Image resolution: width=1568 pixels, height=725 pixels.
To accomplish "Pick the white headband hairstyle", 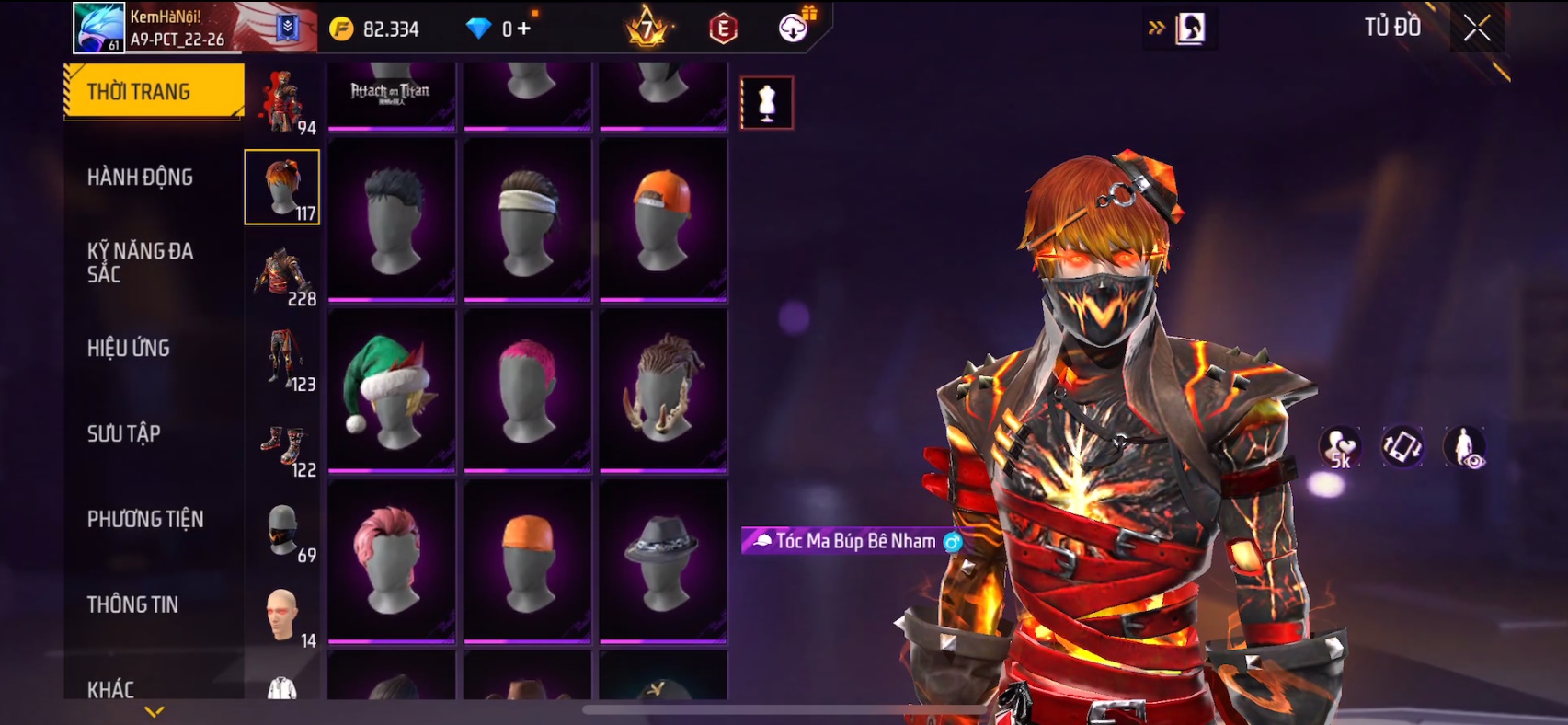I will 527,219.
